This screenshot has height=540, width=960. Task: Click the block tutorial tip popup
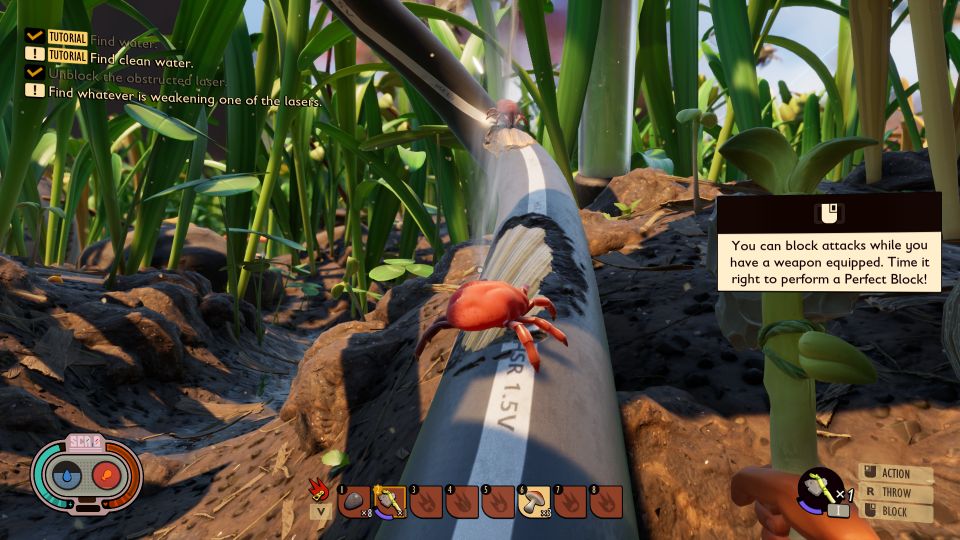coord(829,242)
